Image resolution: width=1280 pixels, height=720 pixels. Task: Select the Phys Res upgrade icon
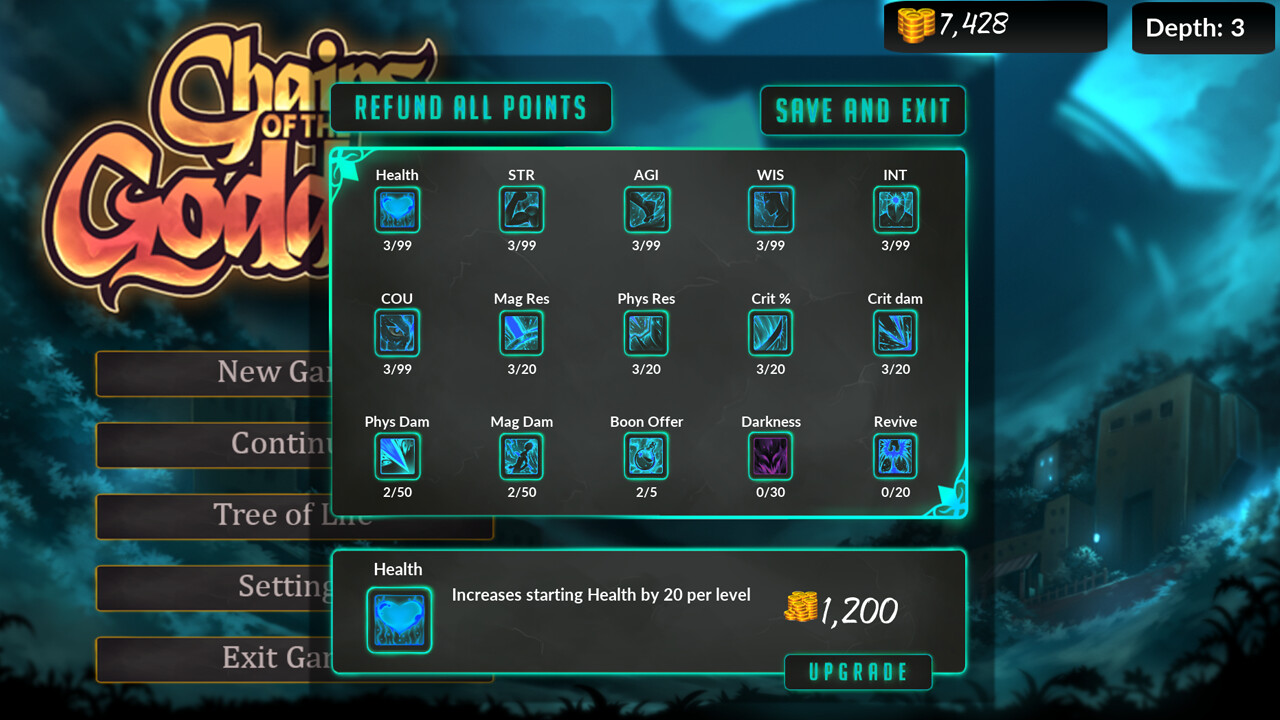click(x=646, y=333)
